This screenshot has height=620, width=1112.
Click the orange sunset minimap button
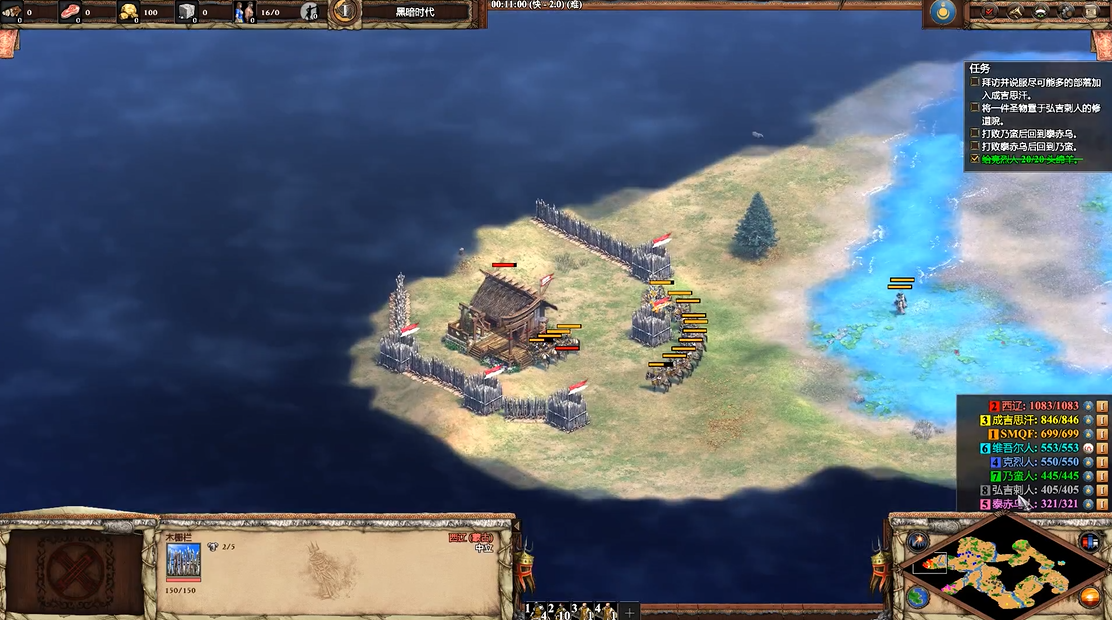pos(1089,597)
